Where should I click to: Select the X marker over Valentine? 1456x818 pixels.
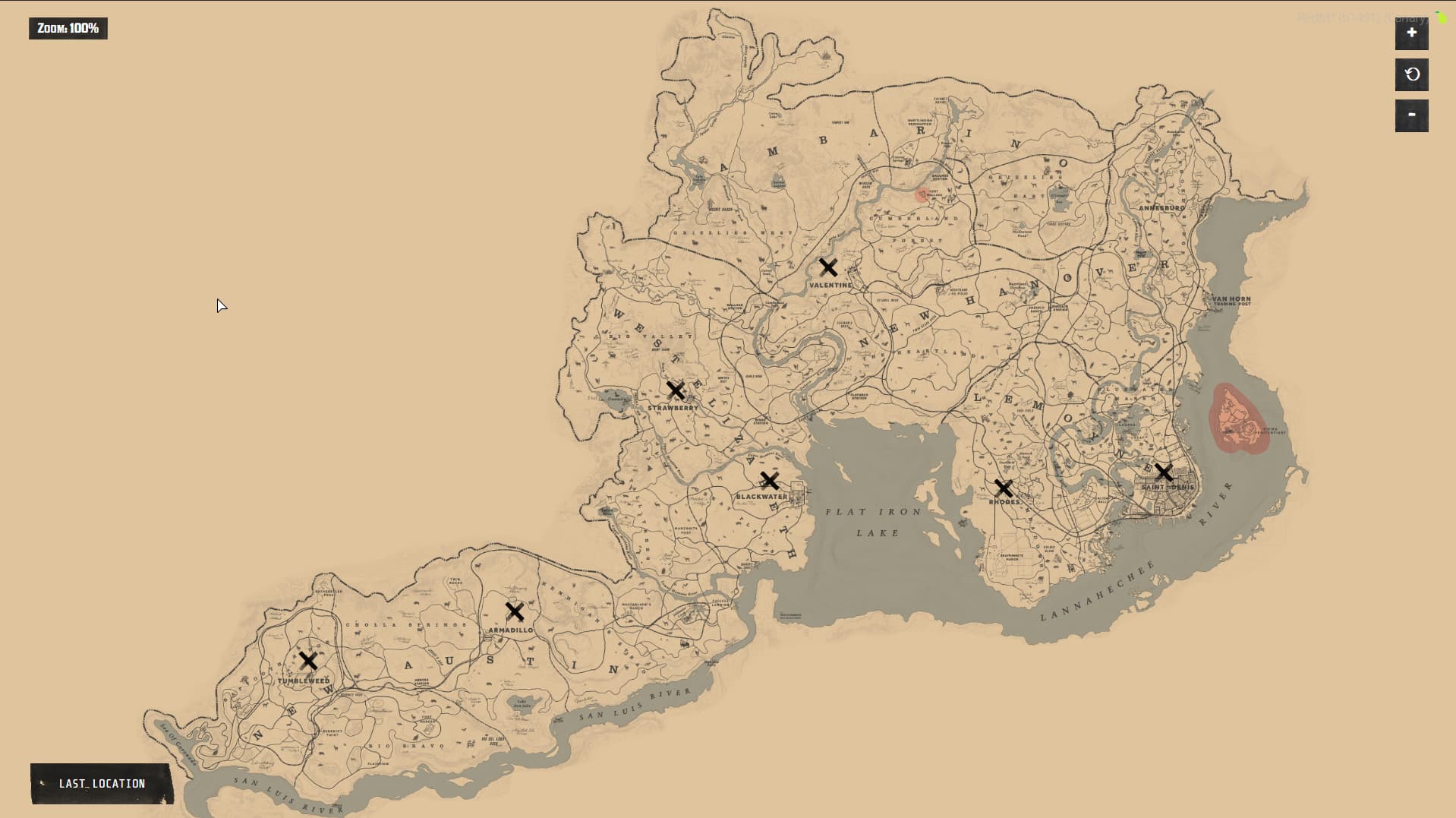pyautogui.click(x=828, y=267)
